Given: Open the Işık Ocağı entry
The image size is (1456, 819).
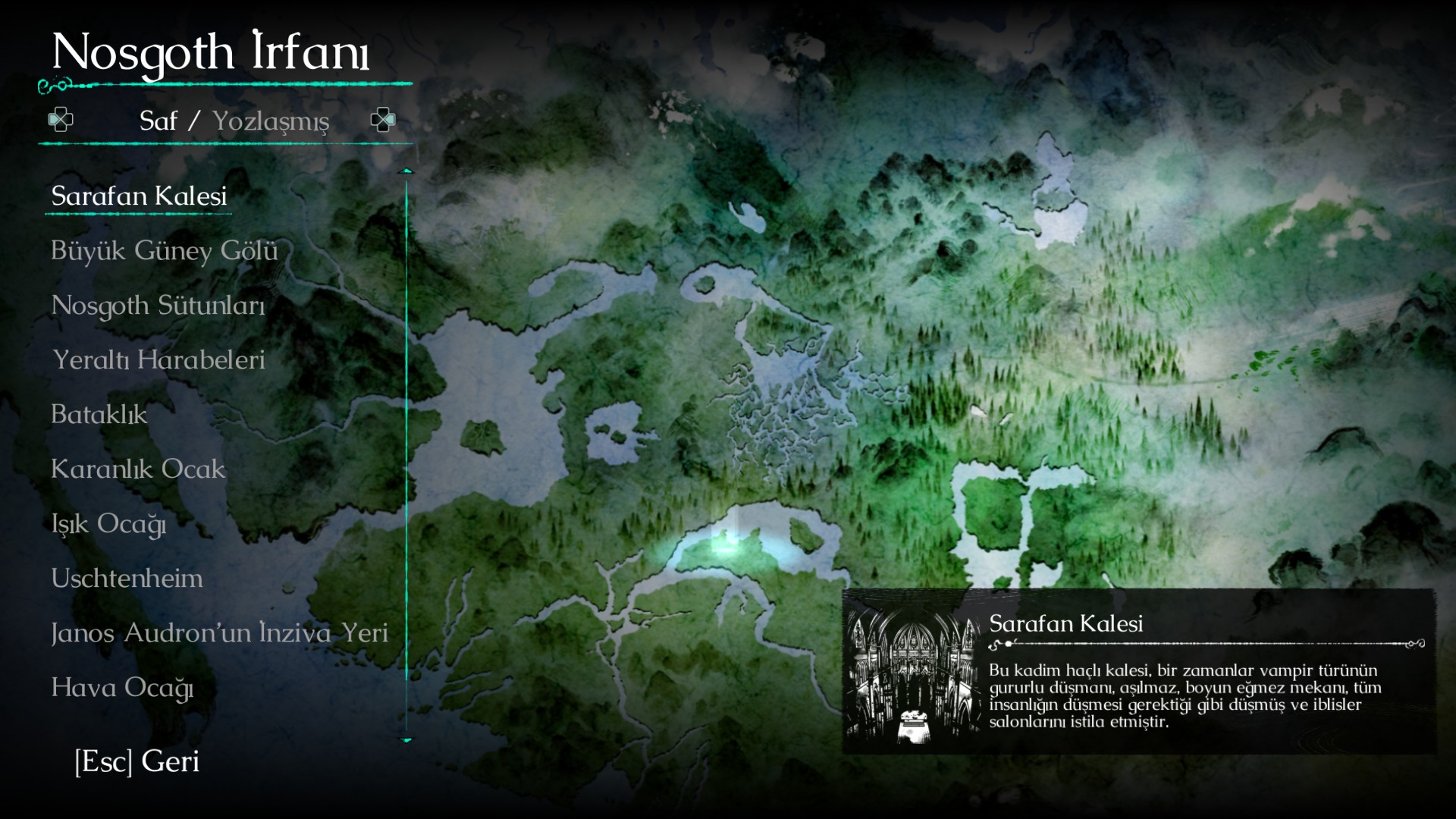Looking at the screenshot, I should click(x=108, y=524).
